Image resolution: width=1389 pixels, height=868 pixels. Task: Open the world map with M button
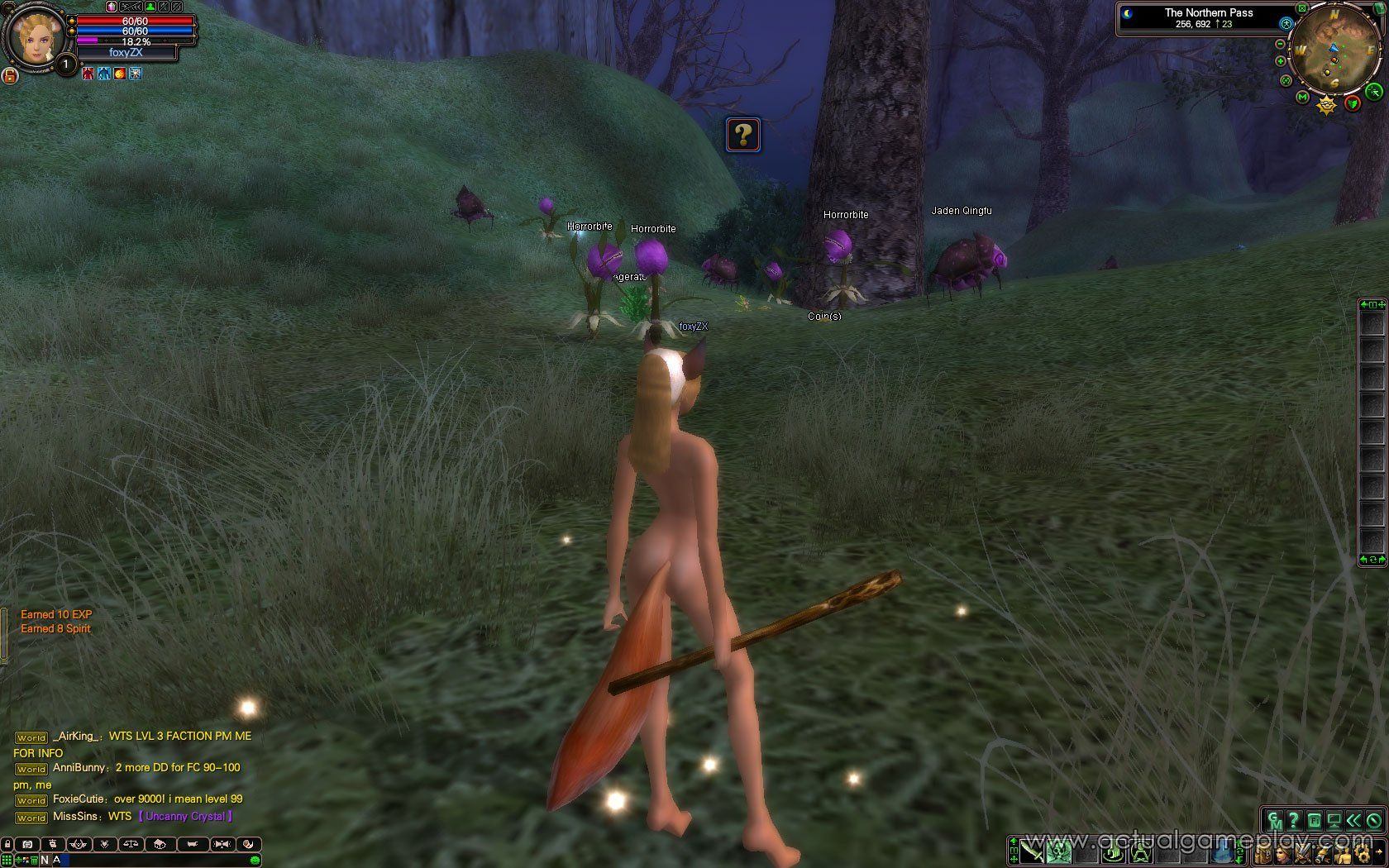pos(1303,98)
